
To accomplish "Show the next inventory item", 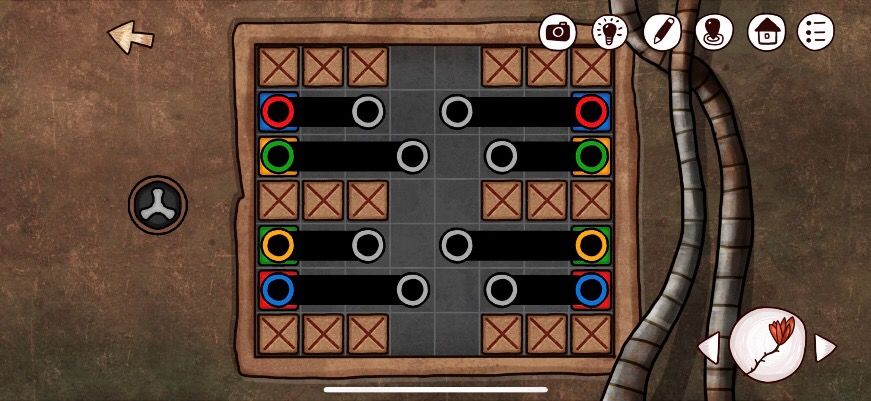I will click(x=825, y=348).
